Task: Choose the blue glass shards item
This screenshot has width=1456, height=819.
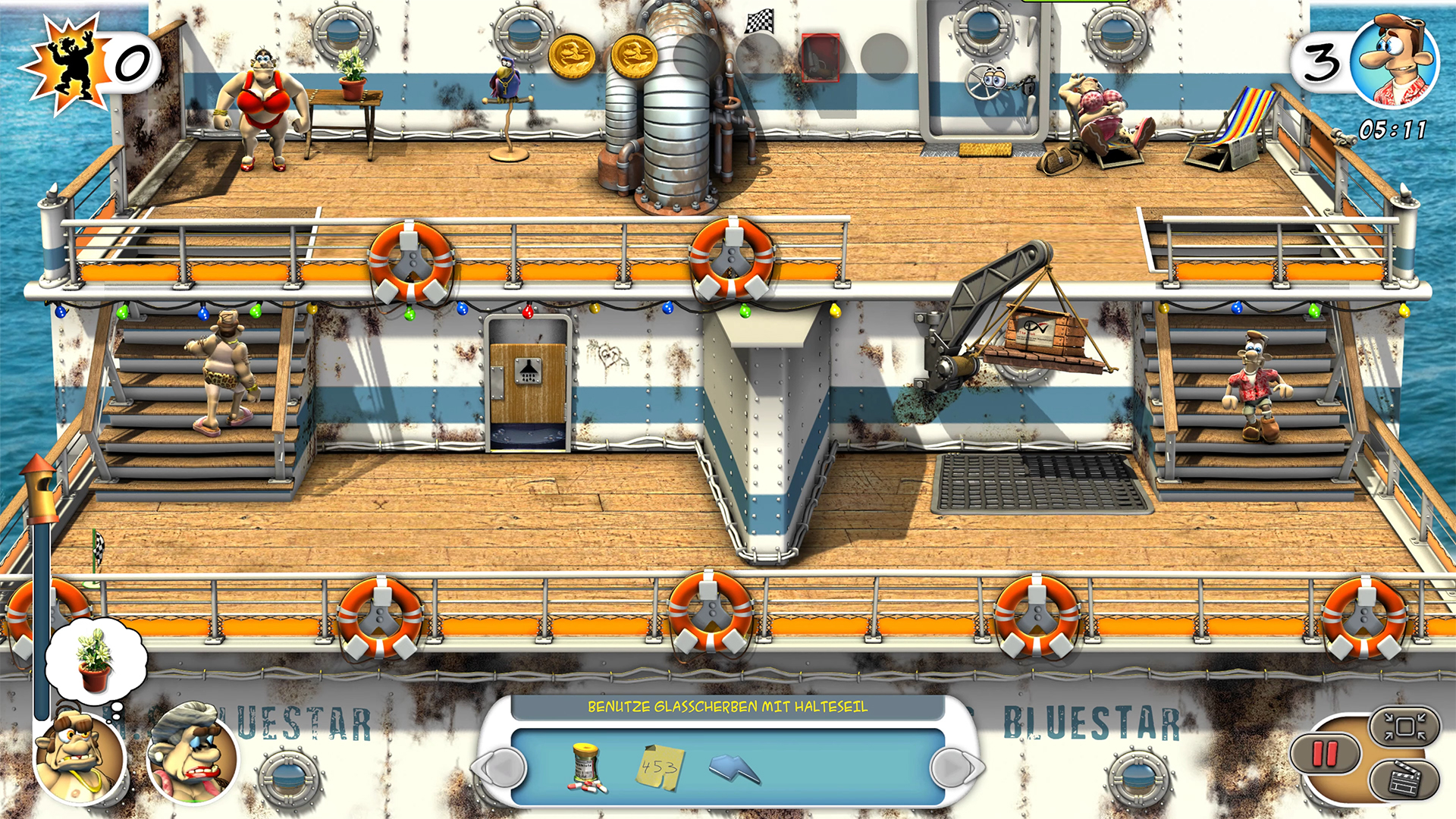Action: 734,769
